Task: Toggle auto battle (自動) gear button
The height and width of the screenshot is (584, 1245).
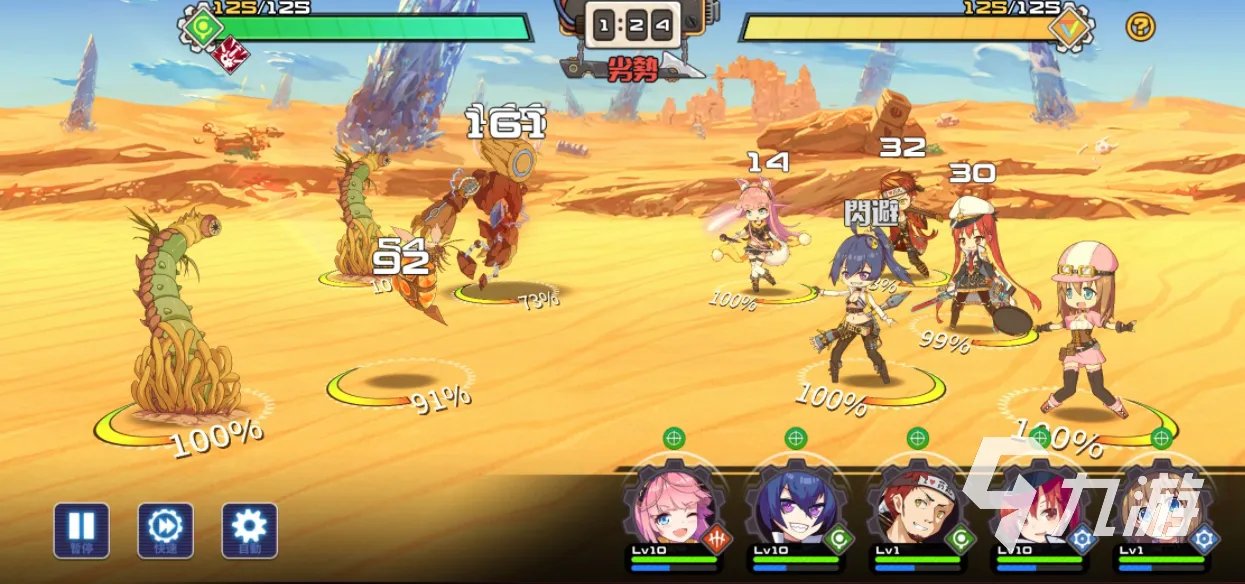Action: [249, 528]
